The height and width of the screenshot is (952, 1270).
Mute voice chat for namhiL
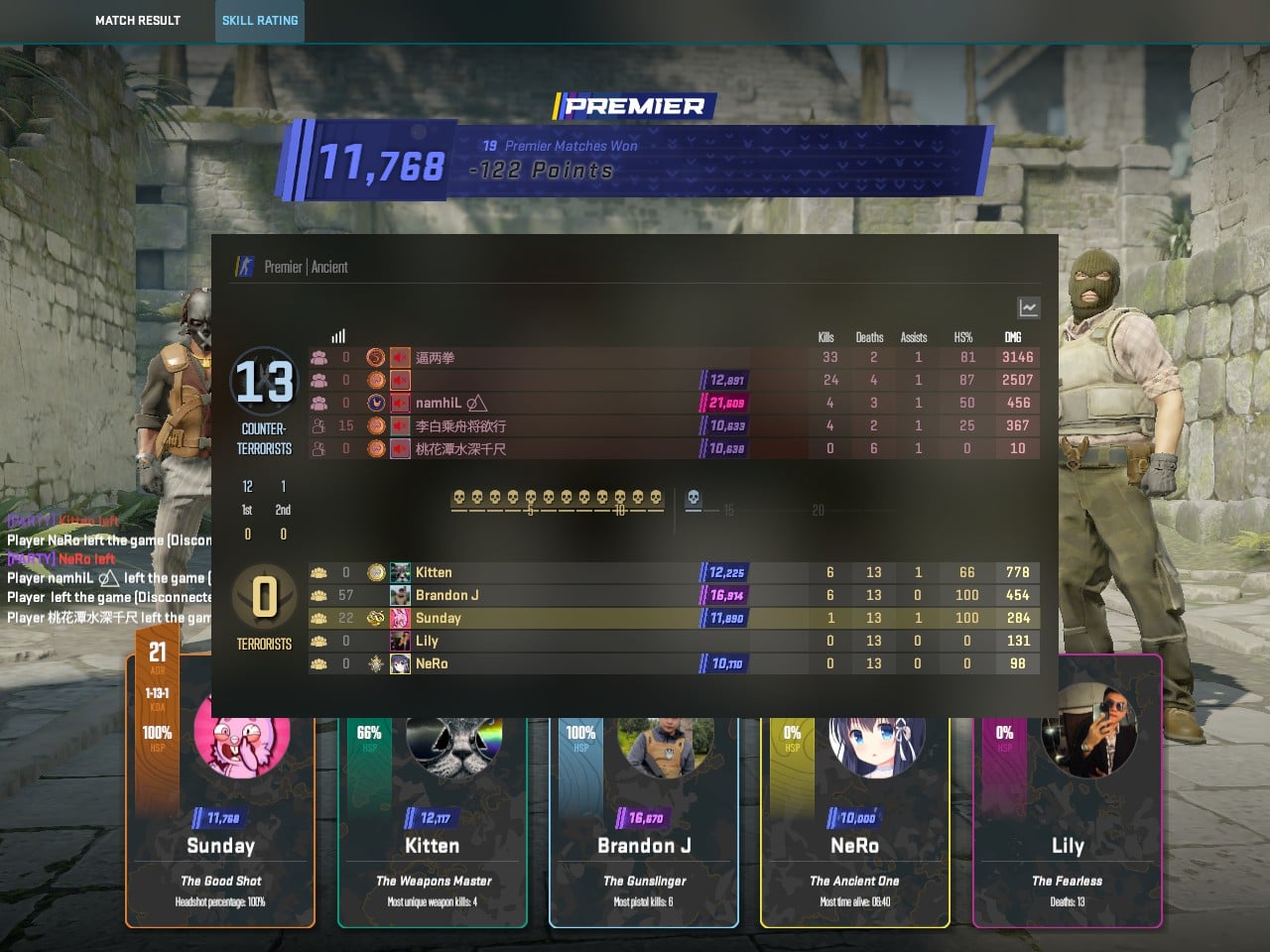coord(400,404)
